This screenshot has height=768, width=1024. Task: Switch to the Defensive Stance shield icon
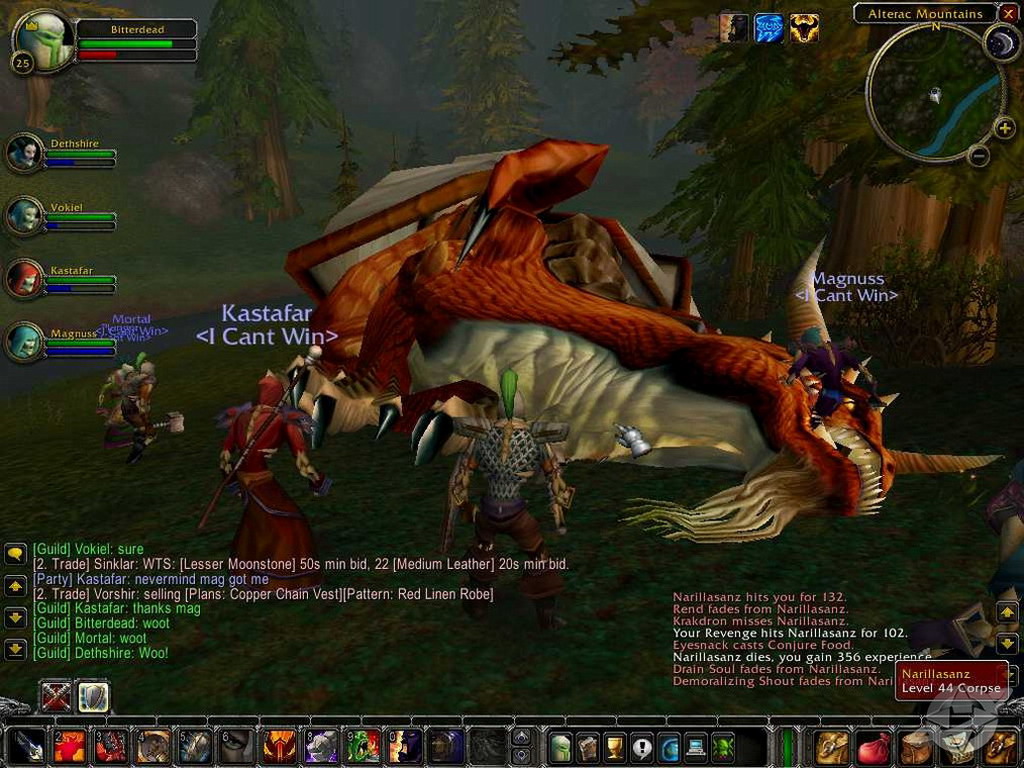[x=93, y=696]
